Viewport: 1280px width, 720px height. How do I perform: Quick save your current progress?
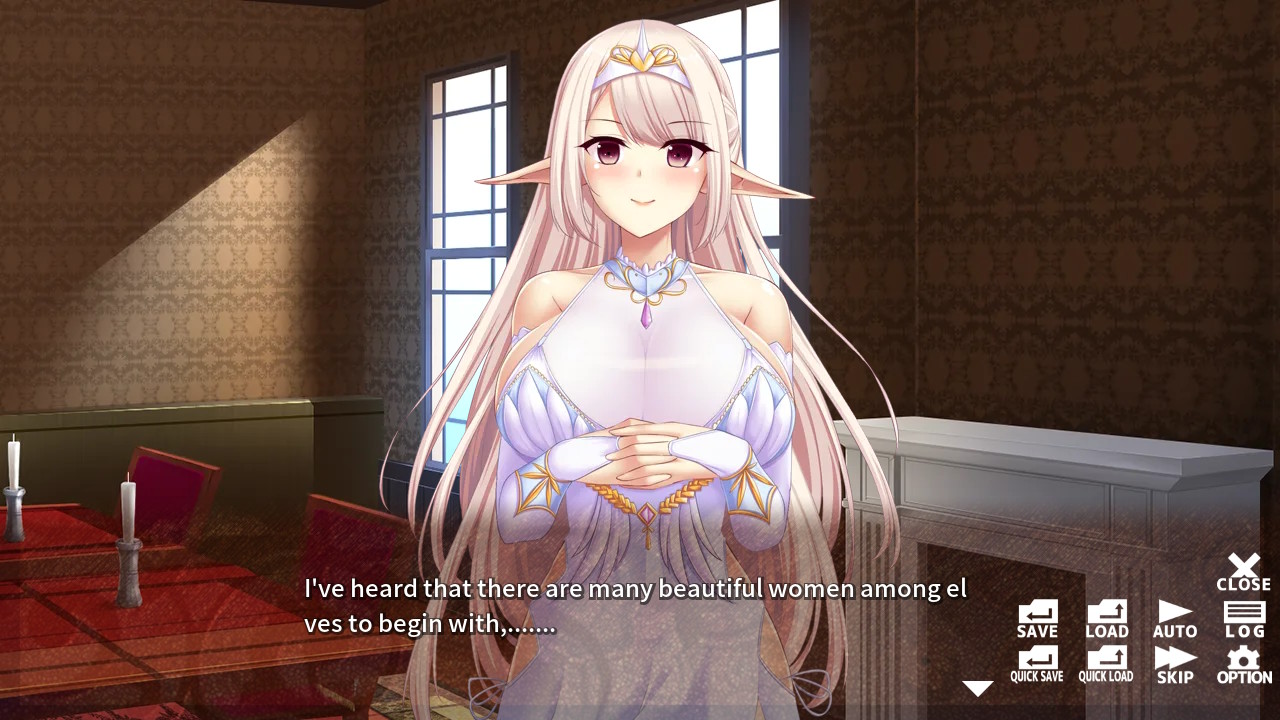(x=1037, y=659)
